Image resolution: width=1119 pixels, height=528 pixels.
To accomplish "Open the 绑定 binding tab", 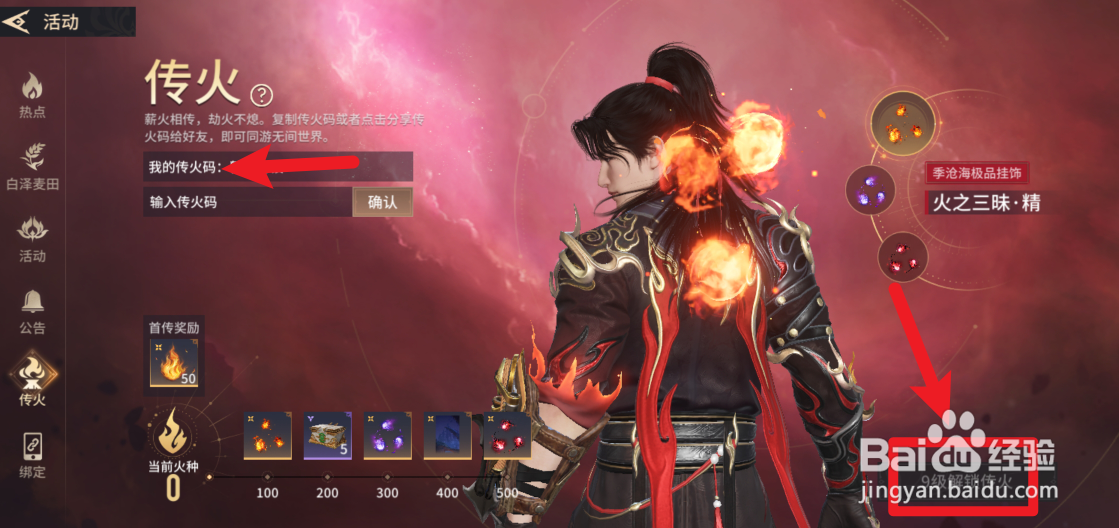I will pos(32,456).
